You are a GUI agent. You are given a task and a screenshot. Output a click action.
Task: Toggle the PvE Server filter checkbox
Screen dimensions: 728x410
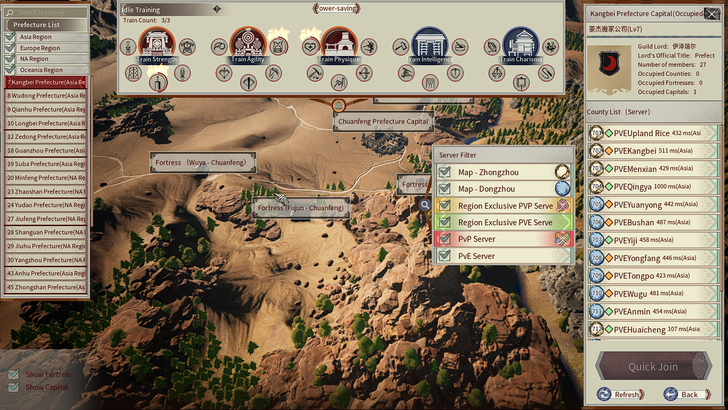pos(445,256)
